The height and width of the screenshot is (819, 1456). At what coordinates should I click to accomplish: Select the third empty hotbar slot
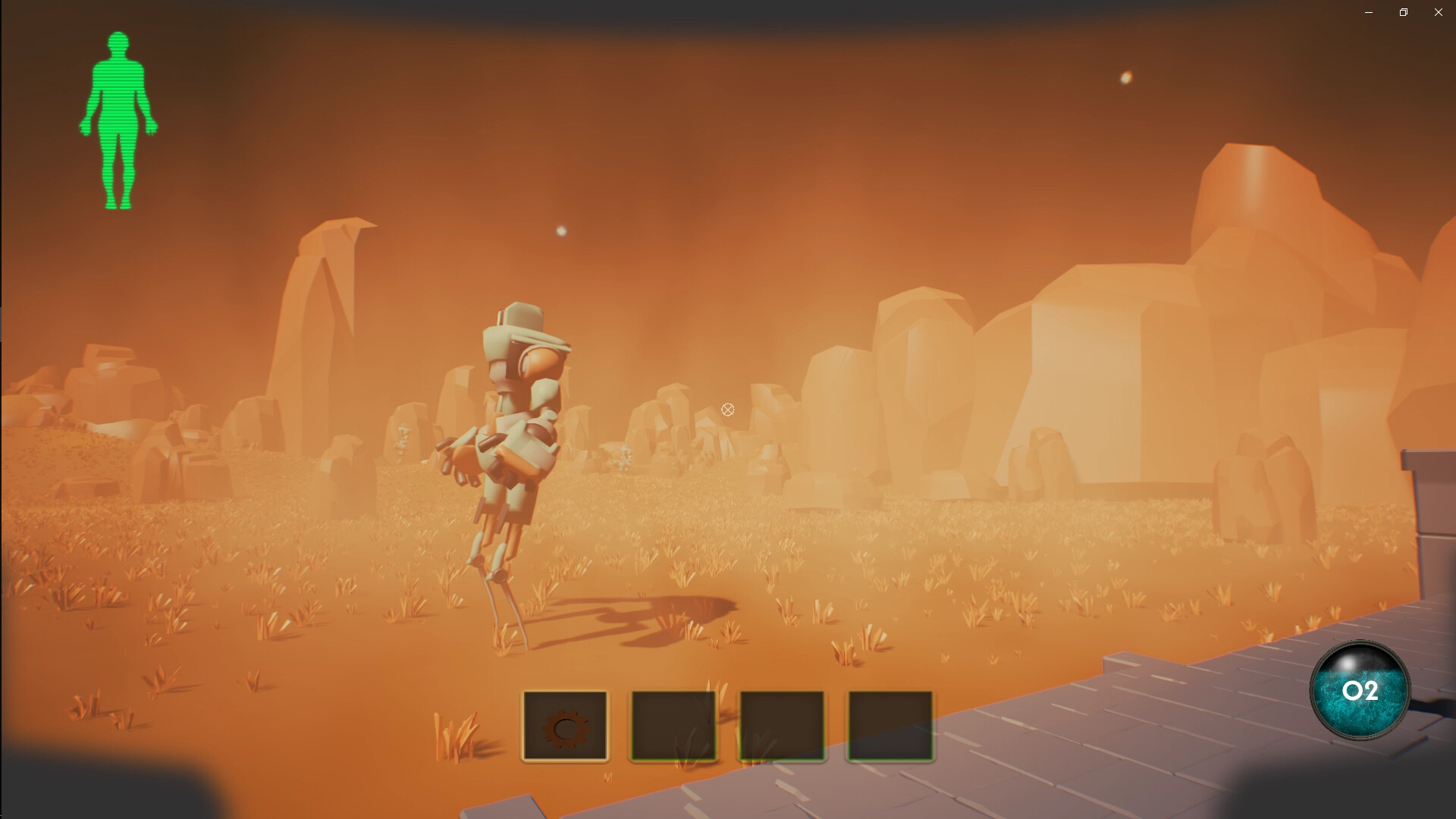[x=781, y=725]
